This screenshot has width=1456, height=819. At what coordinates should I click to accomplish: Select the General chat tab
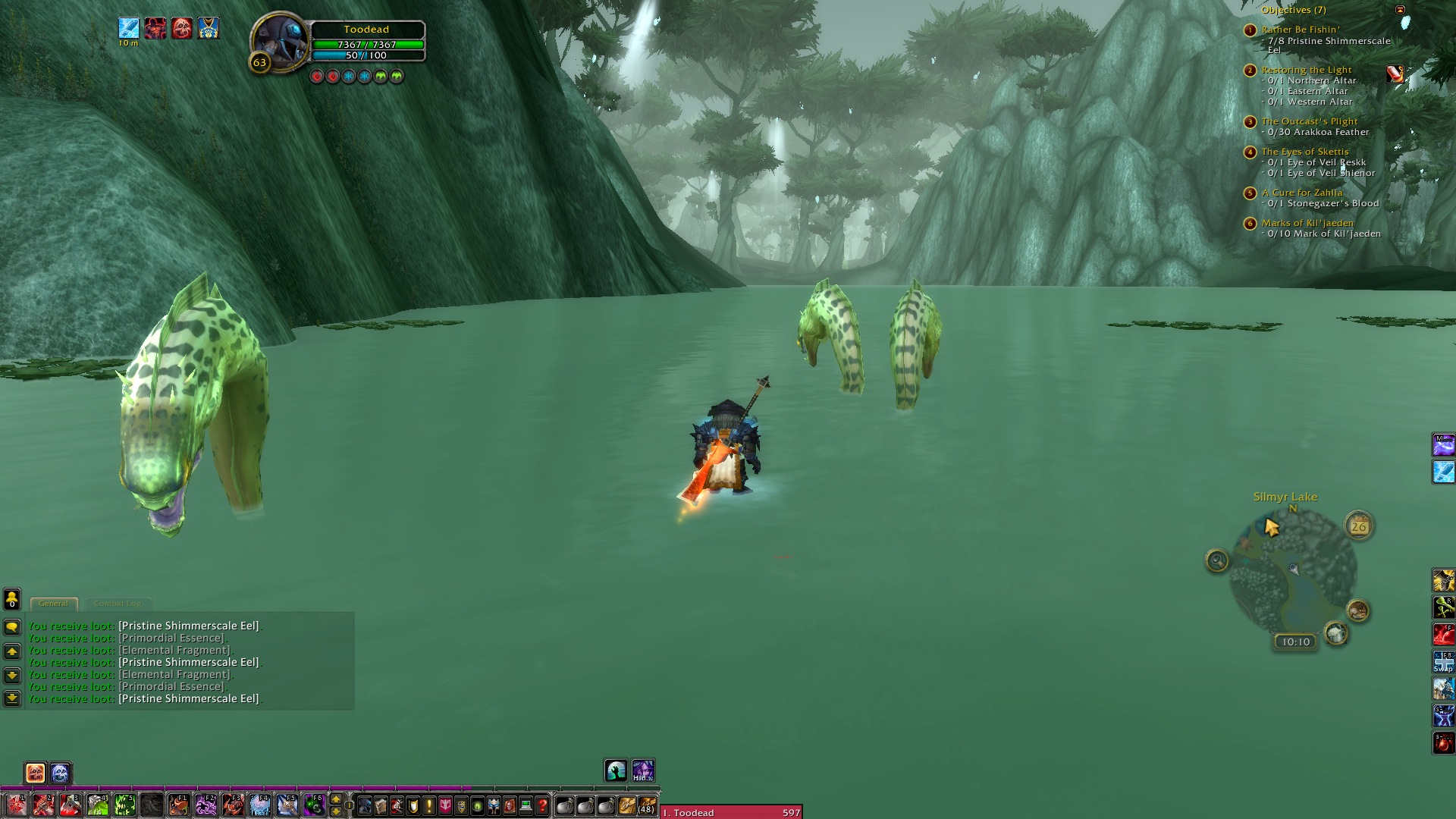pyautogui.click(x=53, y=604)
